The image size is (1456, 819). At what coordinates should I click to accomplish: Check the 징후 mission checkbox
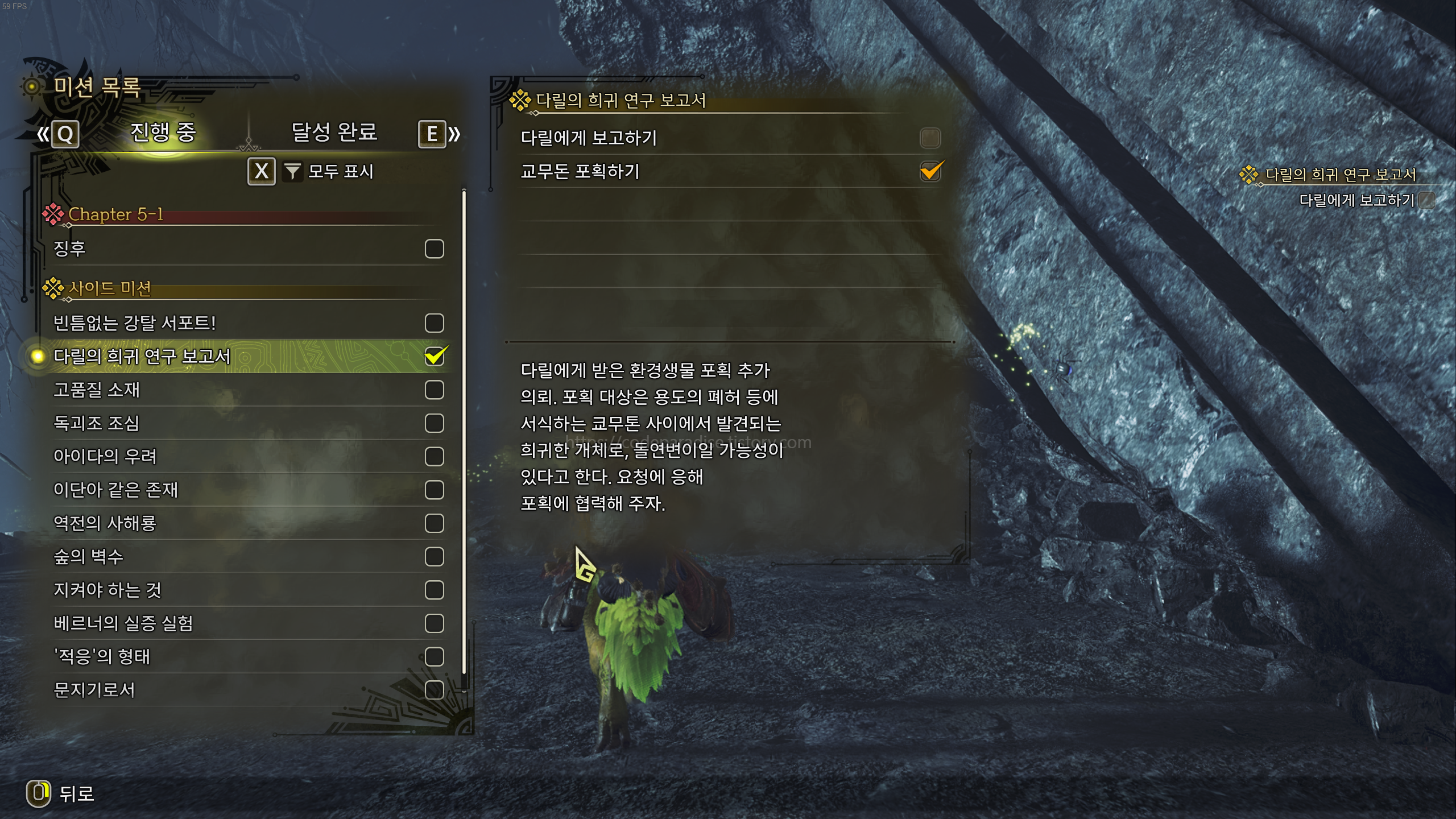pos(434,247)
